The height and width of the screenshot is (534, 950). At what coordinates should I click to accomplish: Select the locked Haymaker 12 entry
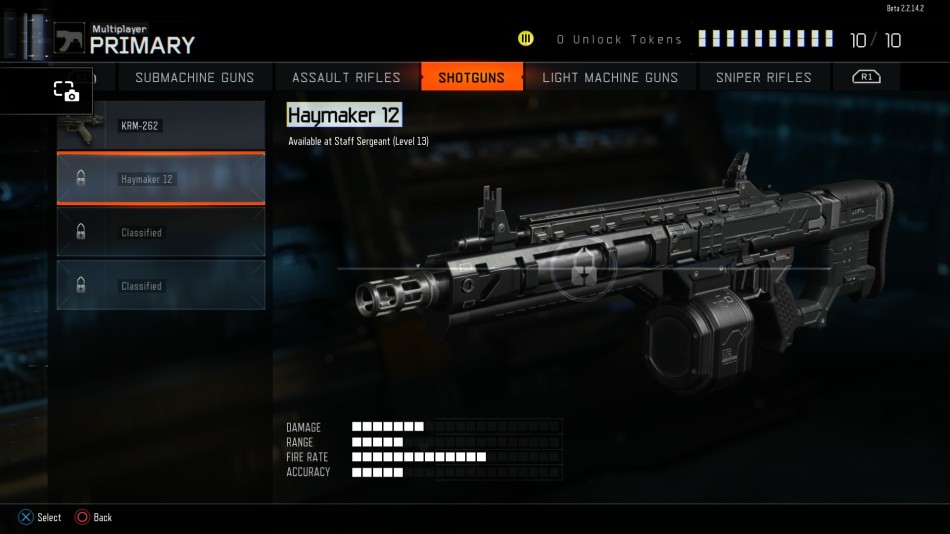[x=161, y=179]
